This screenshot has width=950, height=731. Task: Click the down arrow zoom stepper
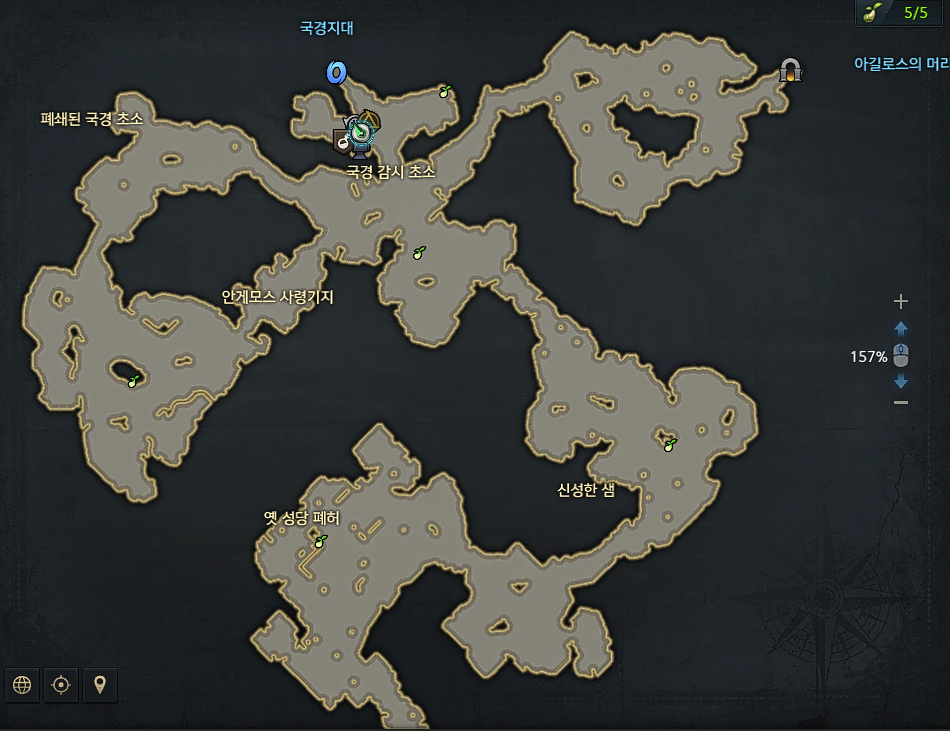click(x=901, y=381)
